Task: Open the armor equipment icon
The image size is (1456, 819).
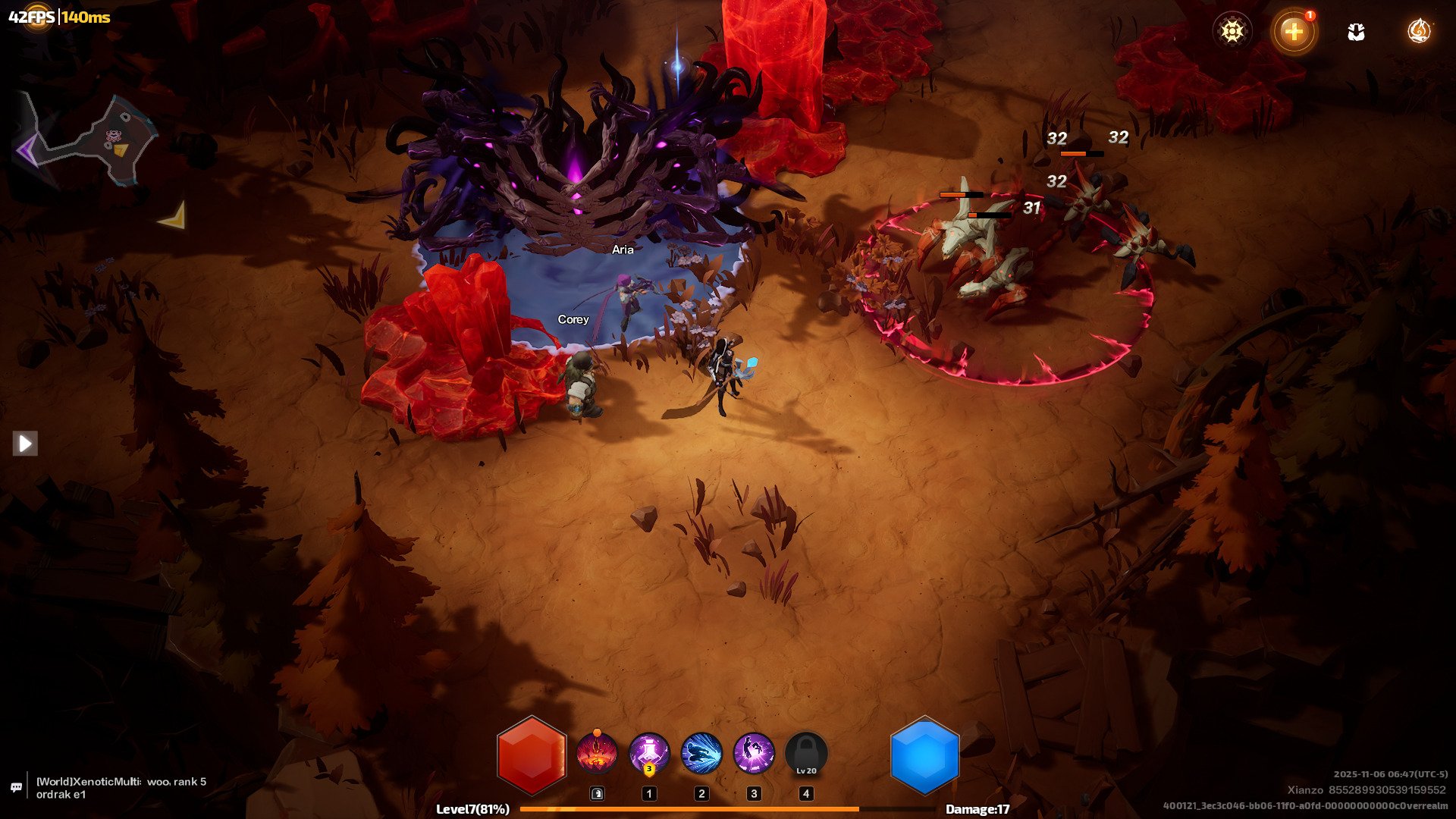Action: [x=1356, y=31]
